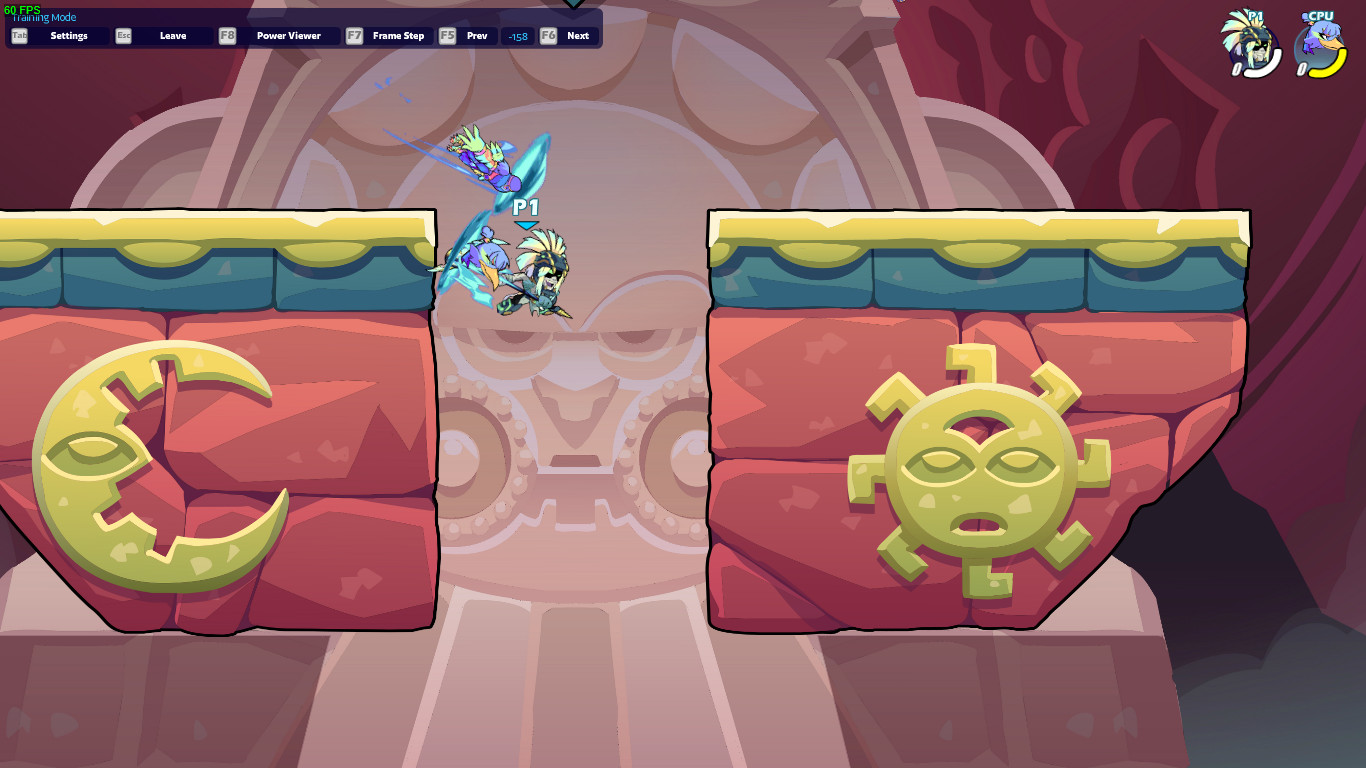Click the Tab hotkey icon beside Settings
This screenshot has height=768, width=1366.
tap(17, 35)
